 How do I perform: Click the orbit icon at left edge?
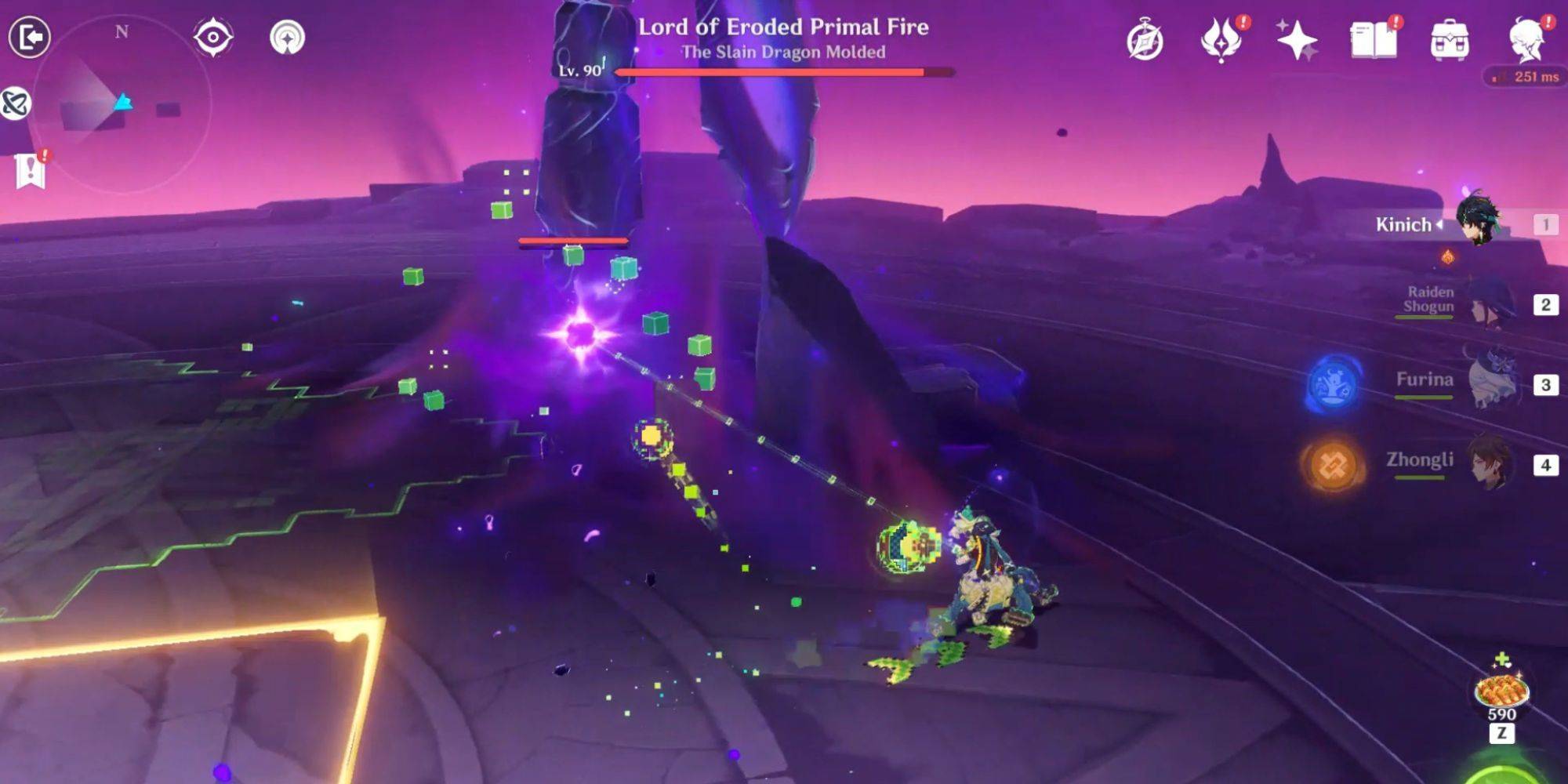[14, 103]
